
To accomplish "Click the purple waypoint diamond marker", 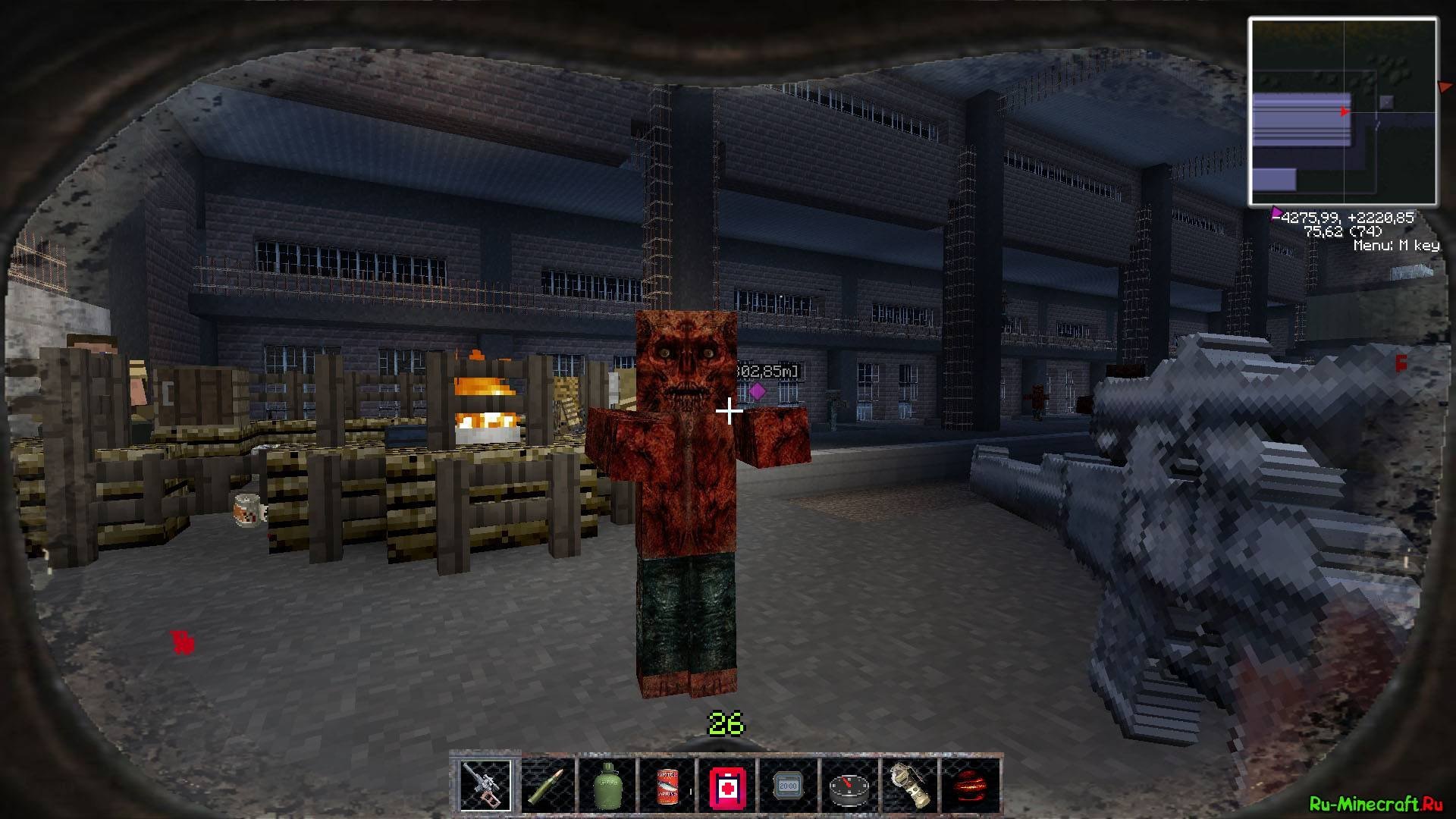I will (x=757, y=391).
